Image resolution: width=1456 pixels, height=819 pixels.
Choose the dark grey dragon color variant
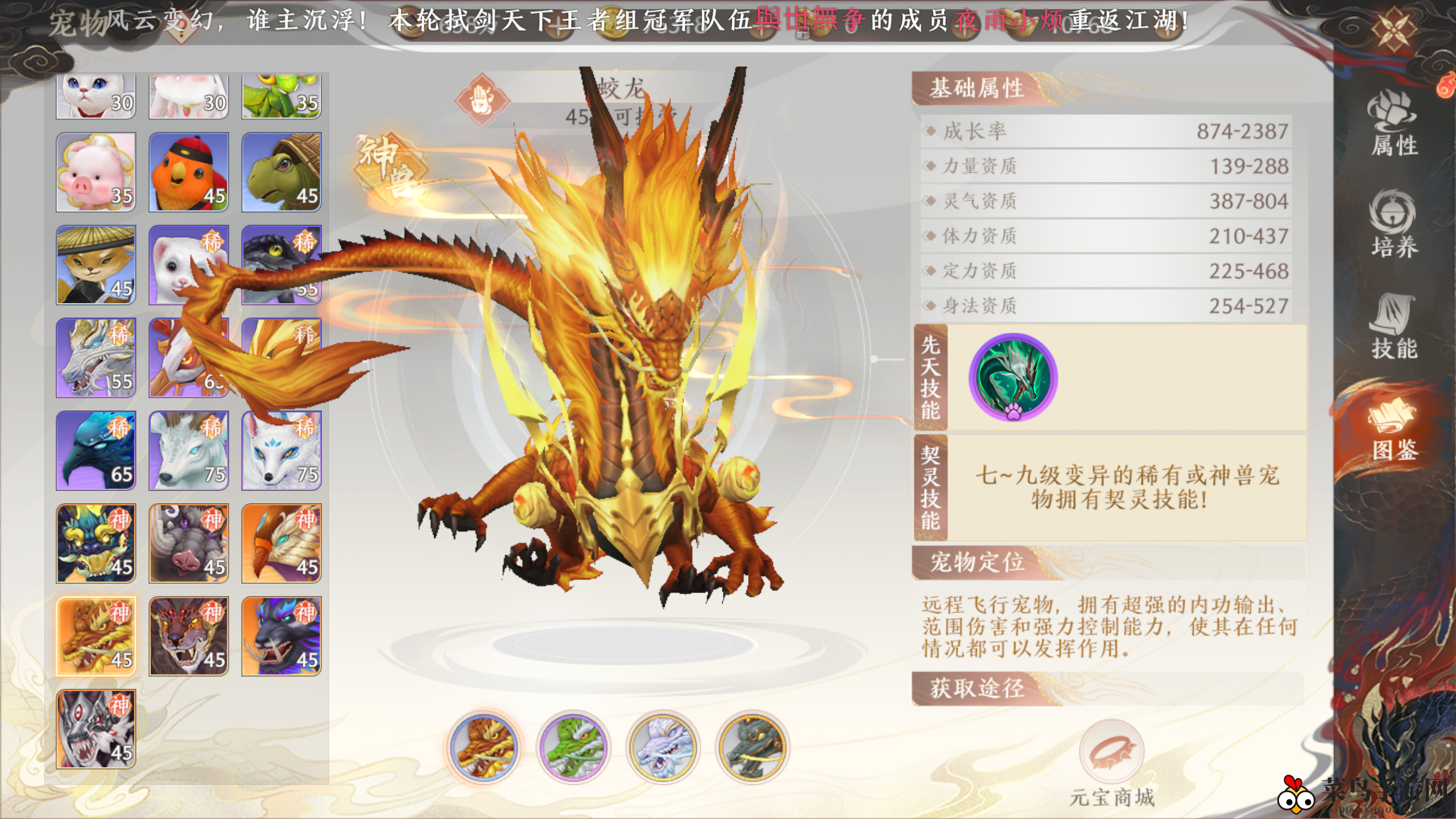point(752,747)
